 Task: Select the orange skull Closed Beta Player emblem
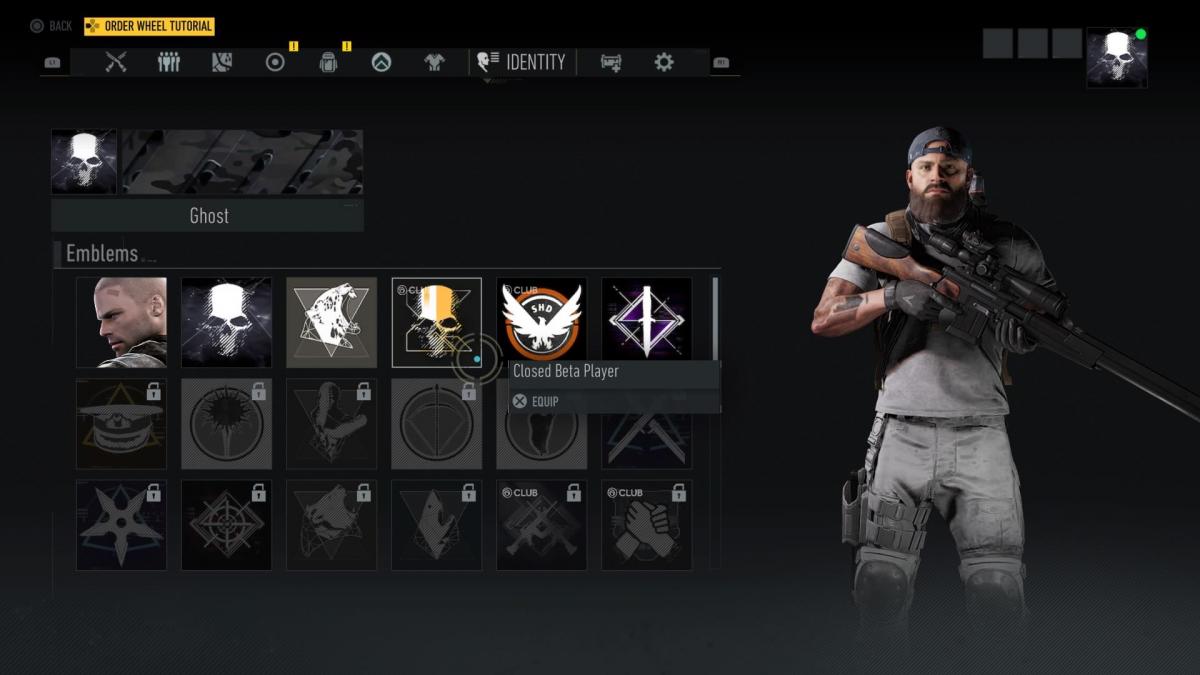[x=436, y=322]
